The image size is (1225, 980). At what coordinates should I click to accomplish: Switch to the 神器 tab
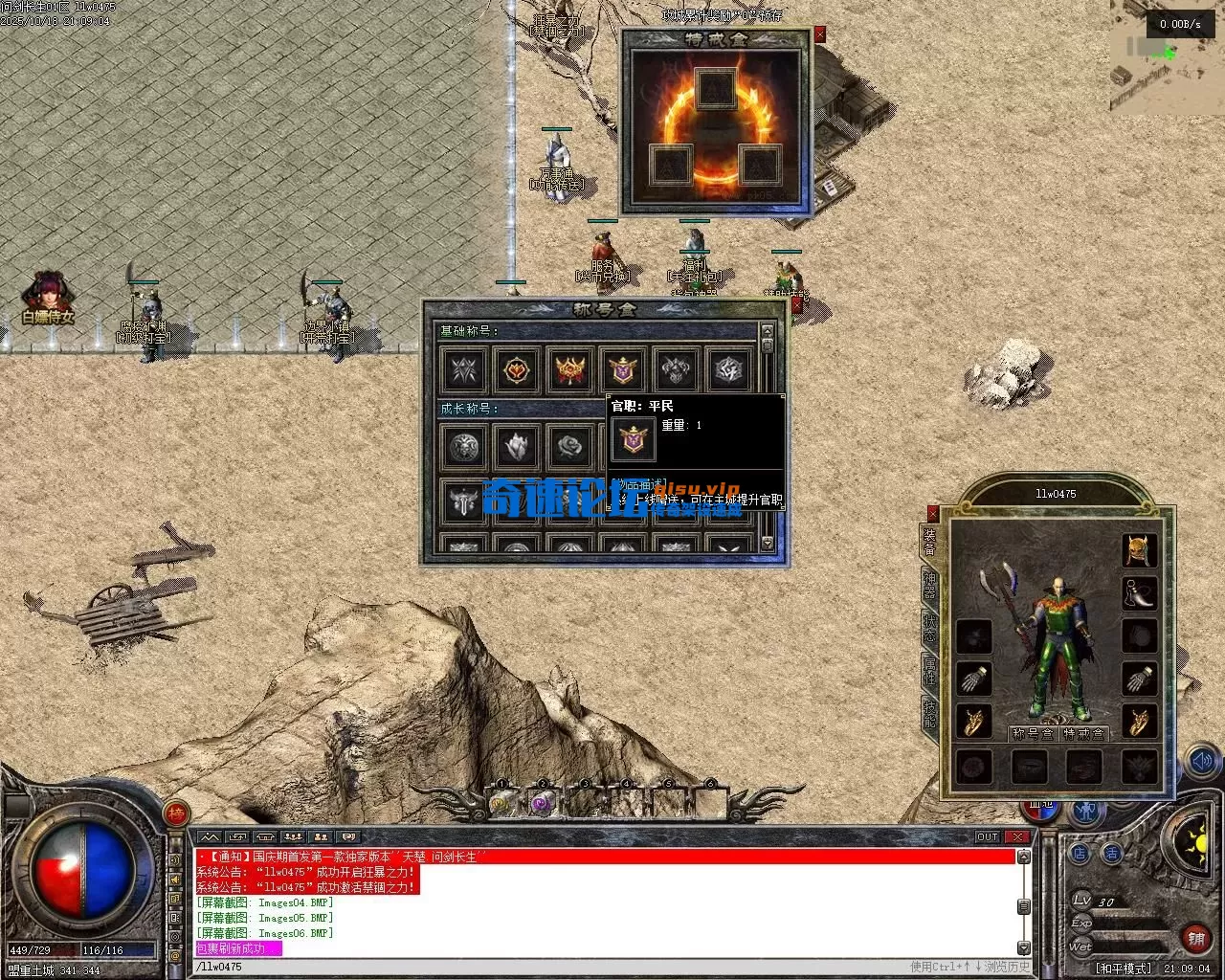[x=929, y=584]
